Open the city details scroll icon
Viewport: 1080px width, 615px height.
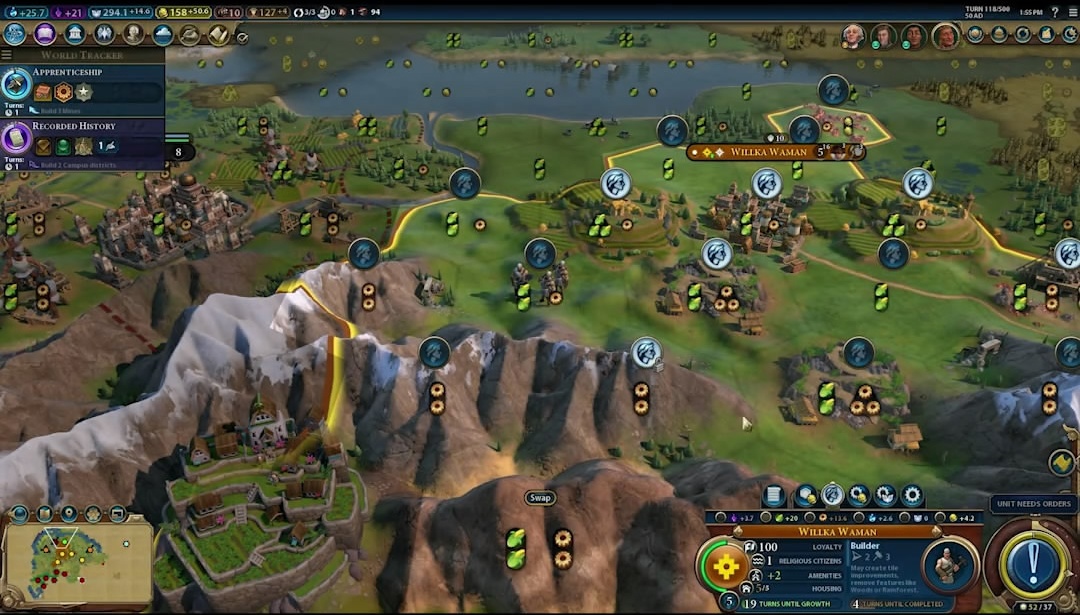(x=773, y=495)
